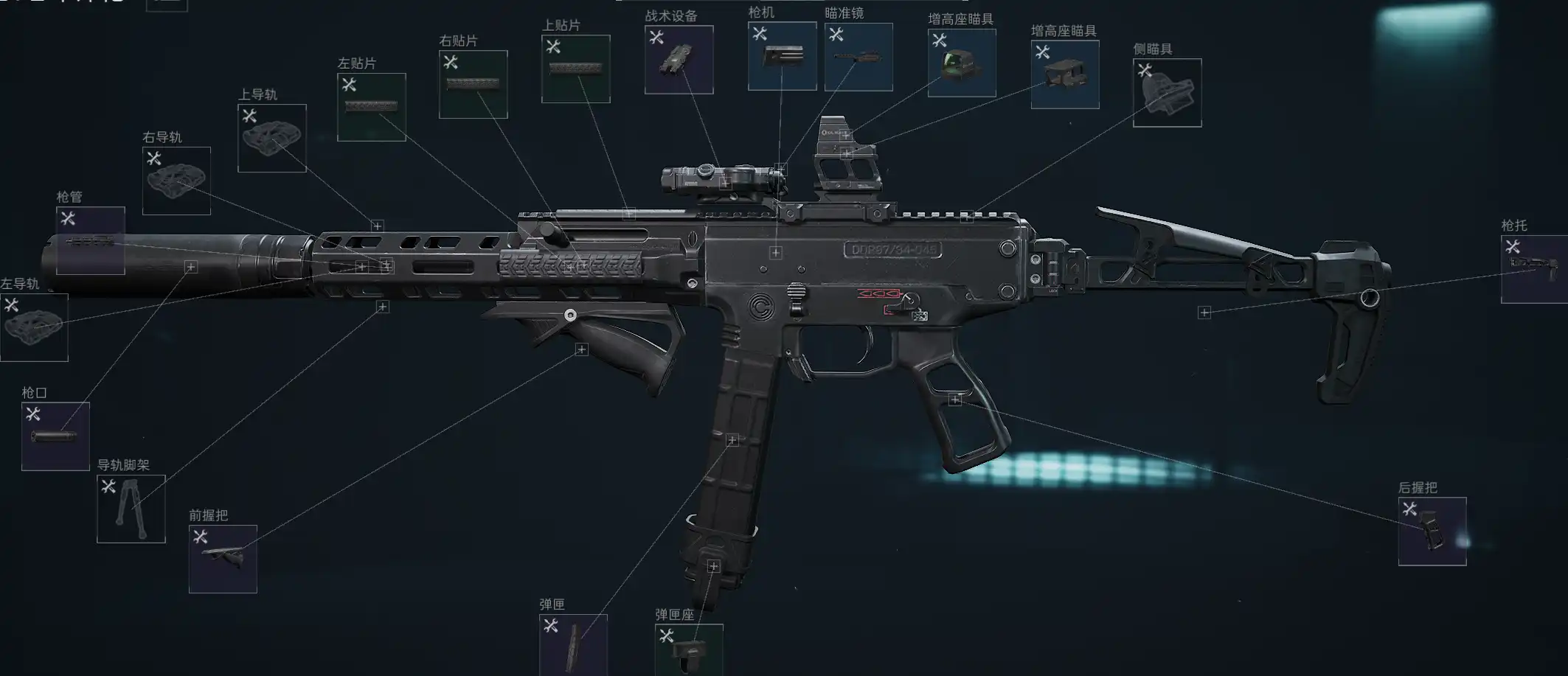Screen dimensions: 1568x676
Task: Select the 枪管 barrel attachment slot
Action: [x=90, y=240]
